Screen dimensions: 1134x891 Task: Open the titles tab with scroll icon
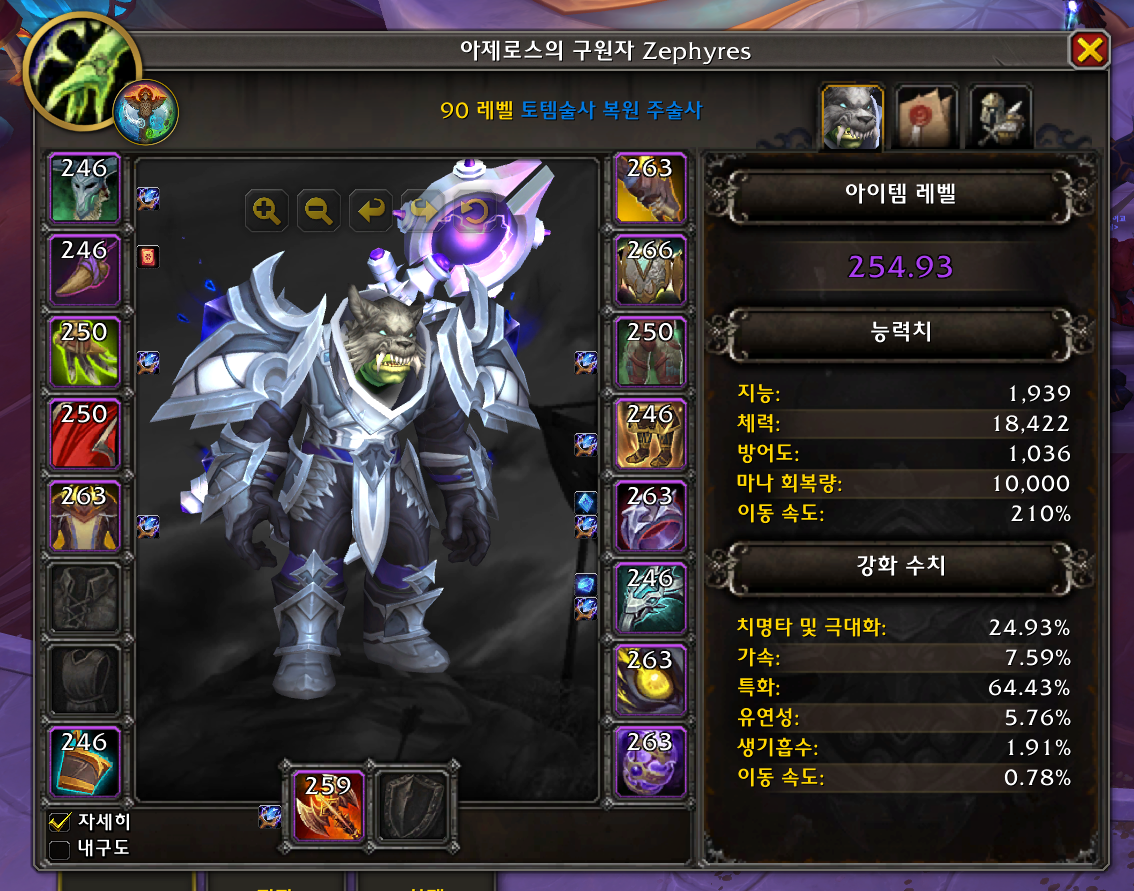click(x=926, y=117)
